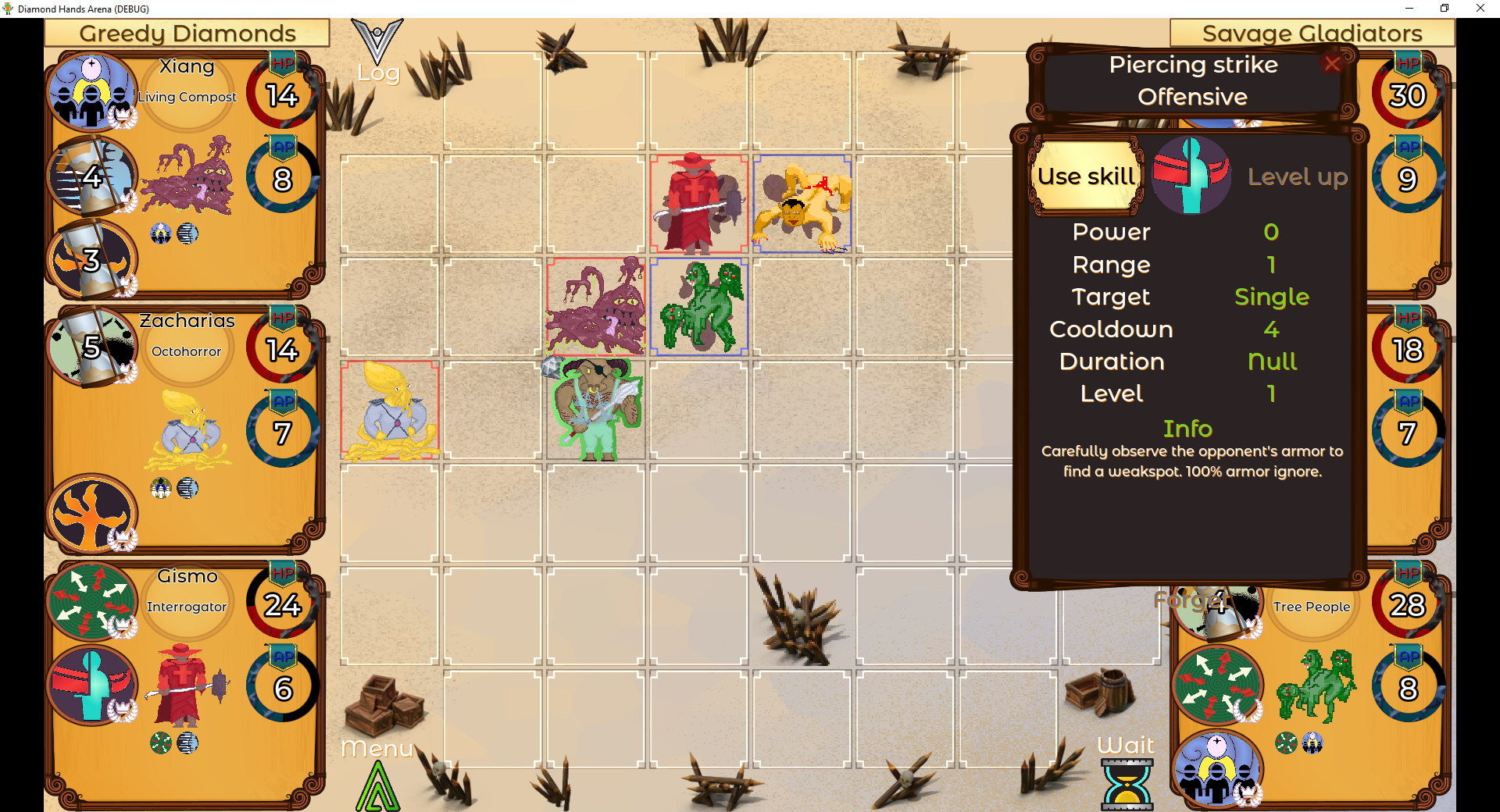Select the Tree People's spiral movement skill icon
1500x812 pixels.
[1216, 686]
